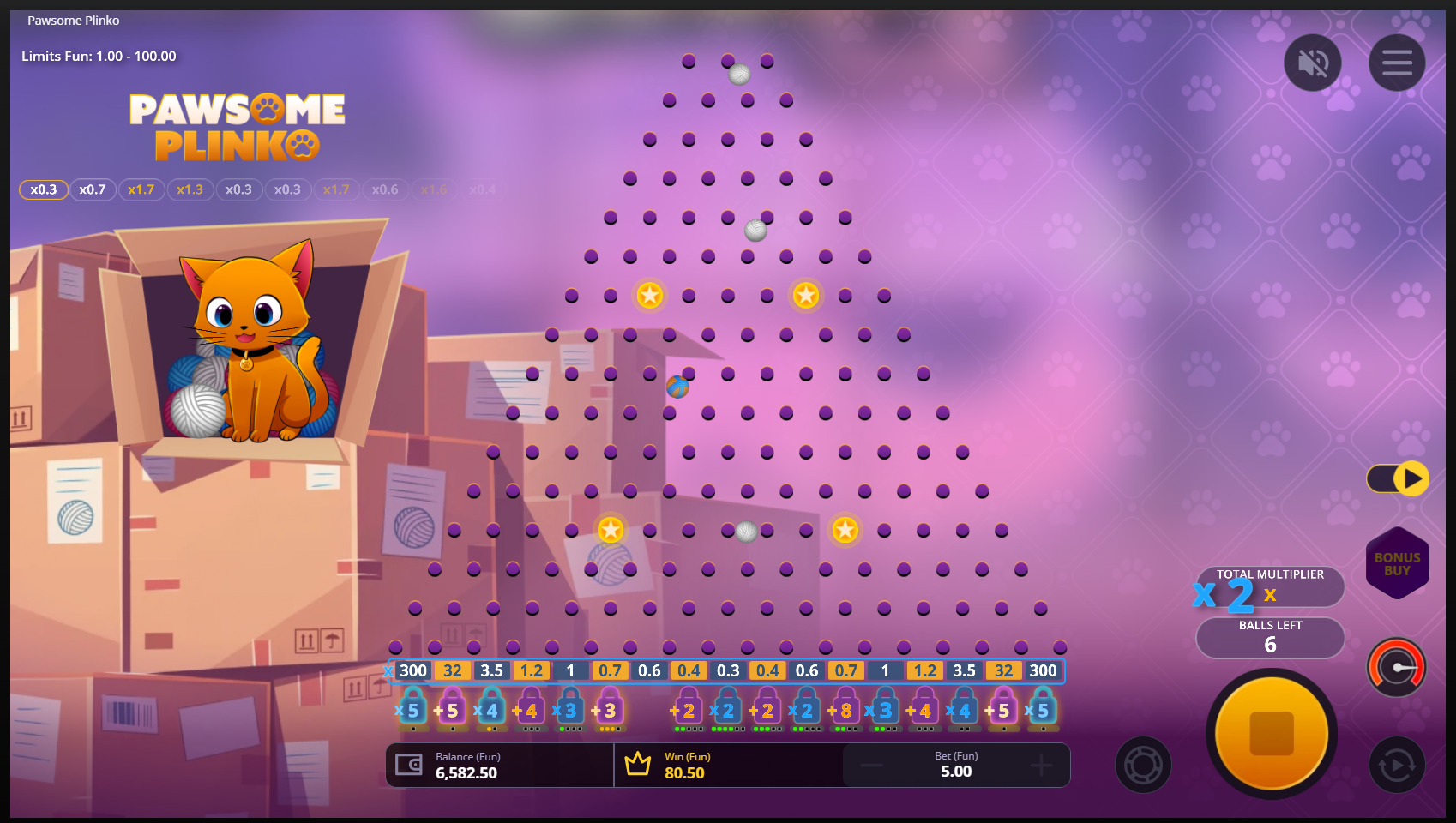Adjust the ball speed dial
This screenshot has width=1456, height=823.
(x=1396, y=667)
